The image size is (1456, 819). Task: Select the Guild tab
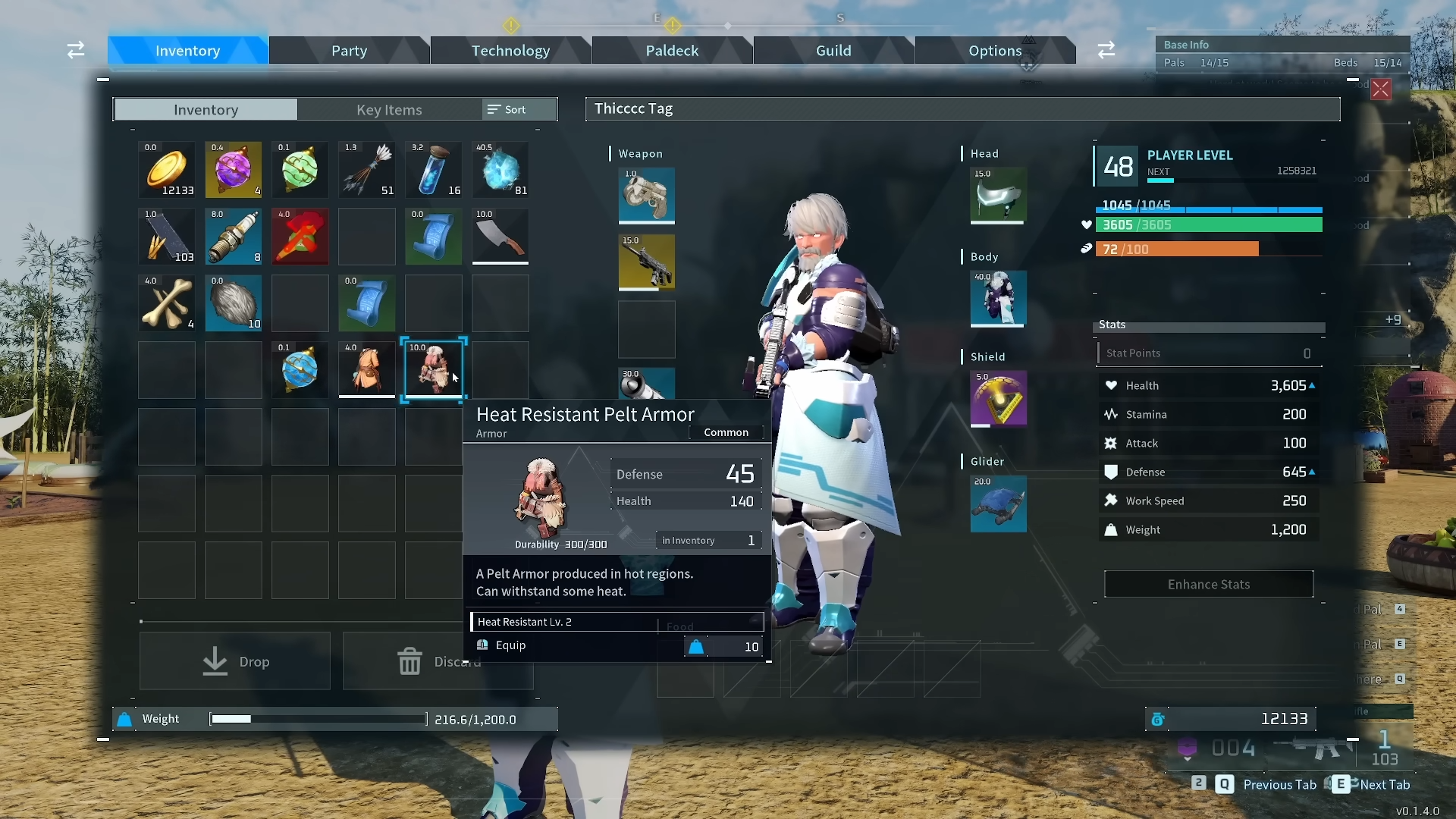coord(833,51)
